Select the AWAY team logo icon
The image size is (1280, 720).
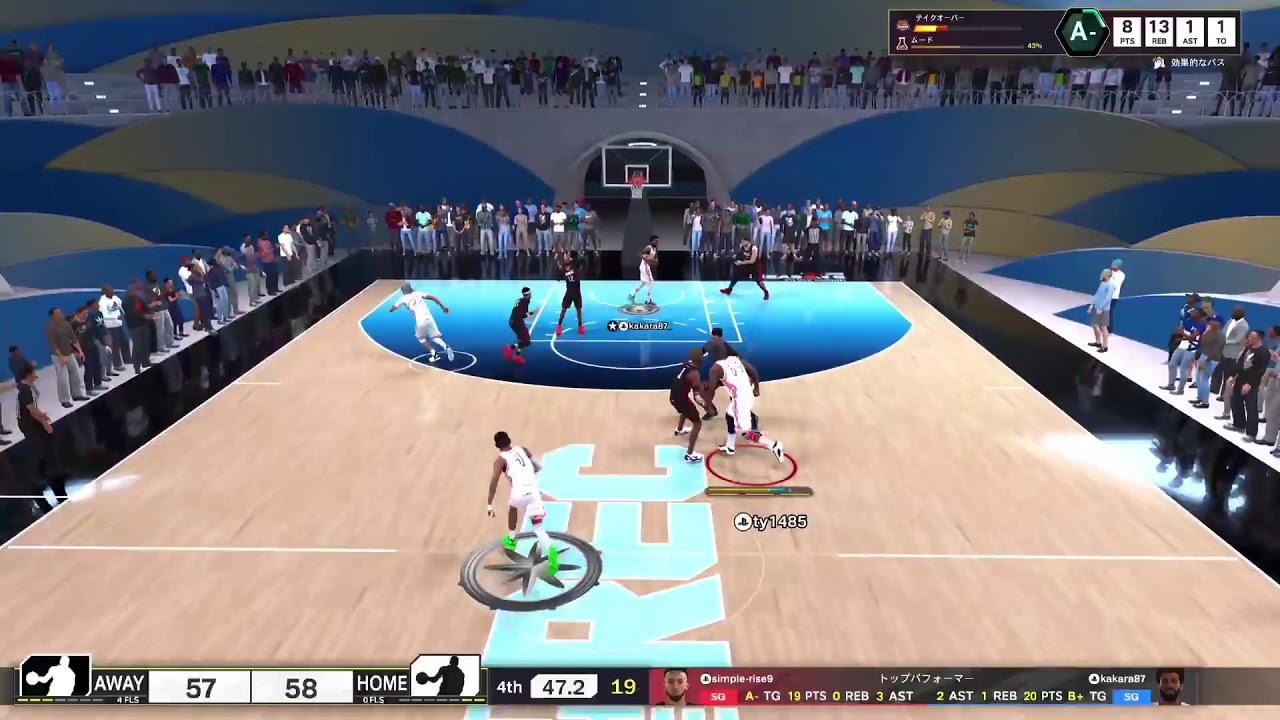coord(54,678)
